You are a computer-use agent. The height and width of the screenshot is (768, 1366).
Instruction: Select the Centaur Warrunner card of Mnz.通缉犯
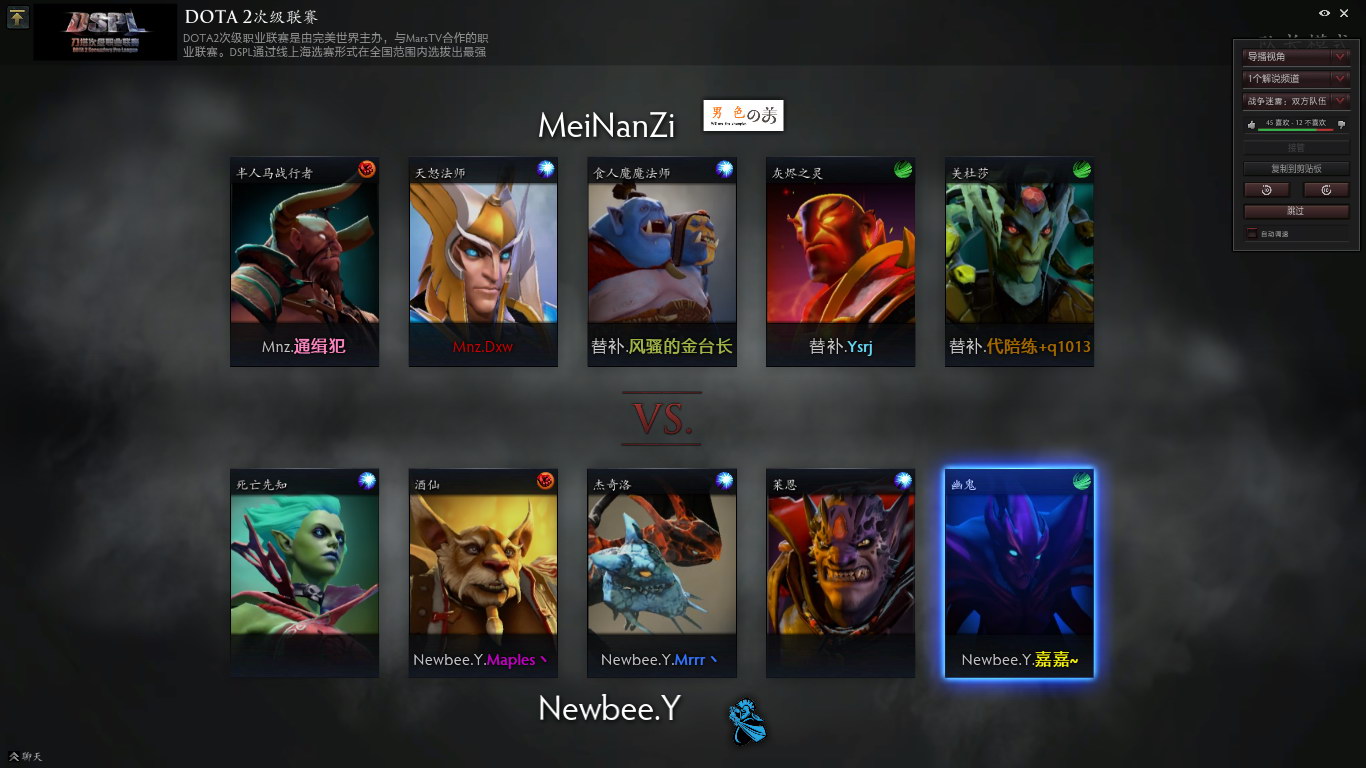tap(304, 262)
